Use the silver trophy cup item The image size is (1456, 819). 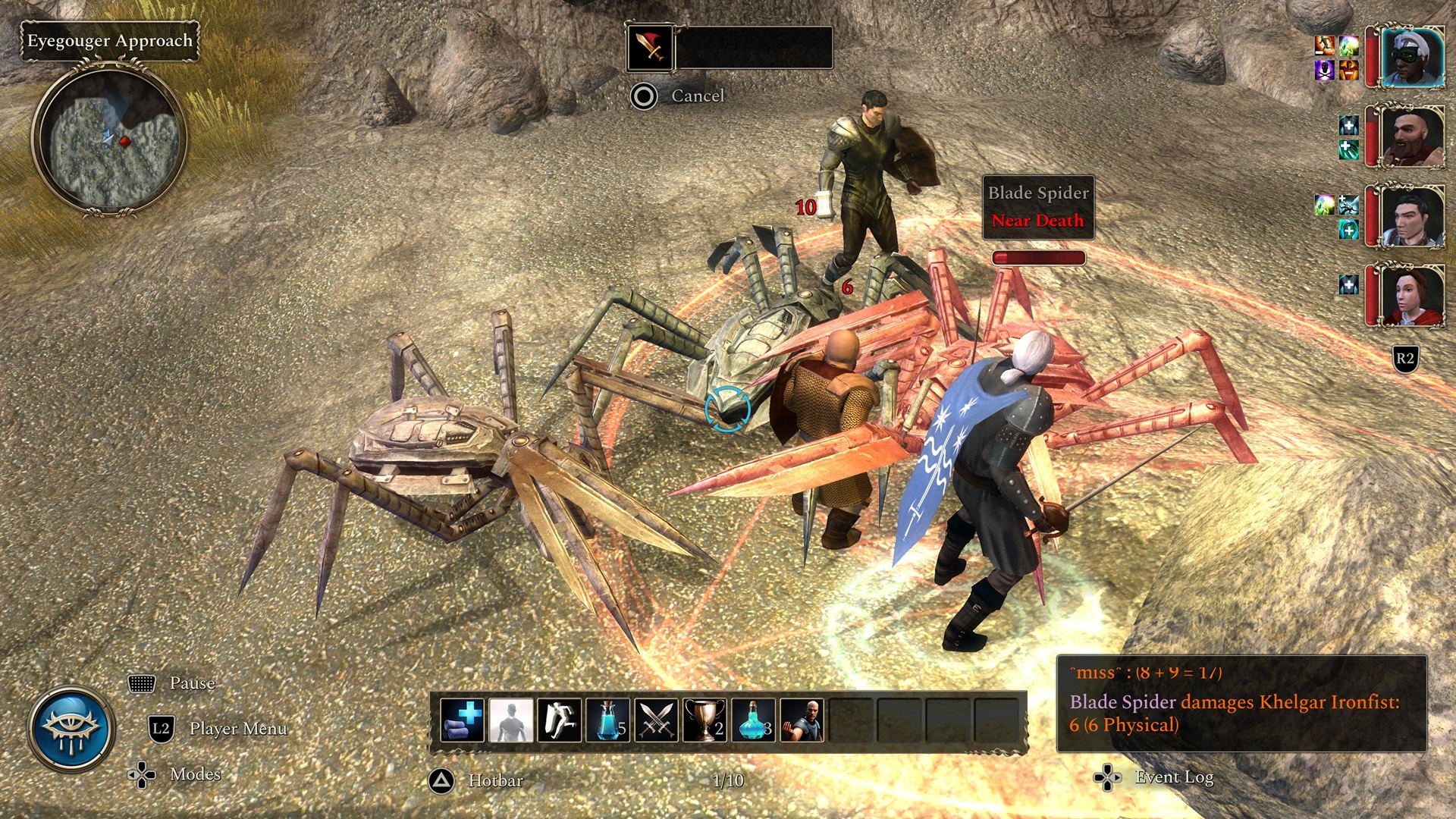(x=704, y=720)
